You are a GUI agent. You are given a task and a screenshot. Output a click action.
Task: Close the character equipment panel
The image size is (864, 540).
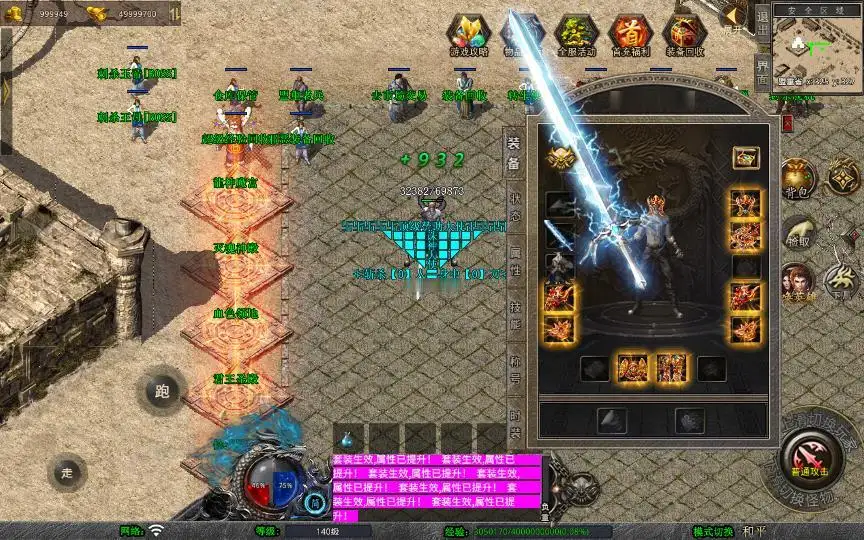786,122
